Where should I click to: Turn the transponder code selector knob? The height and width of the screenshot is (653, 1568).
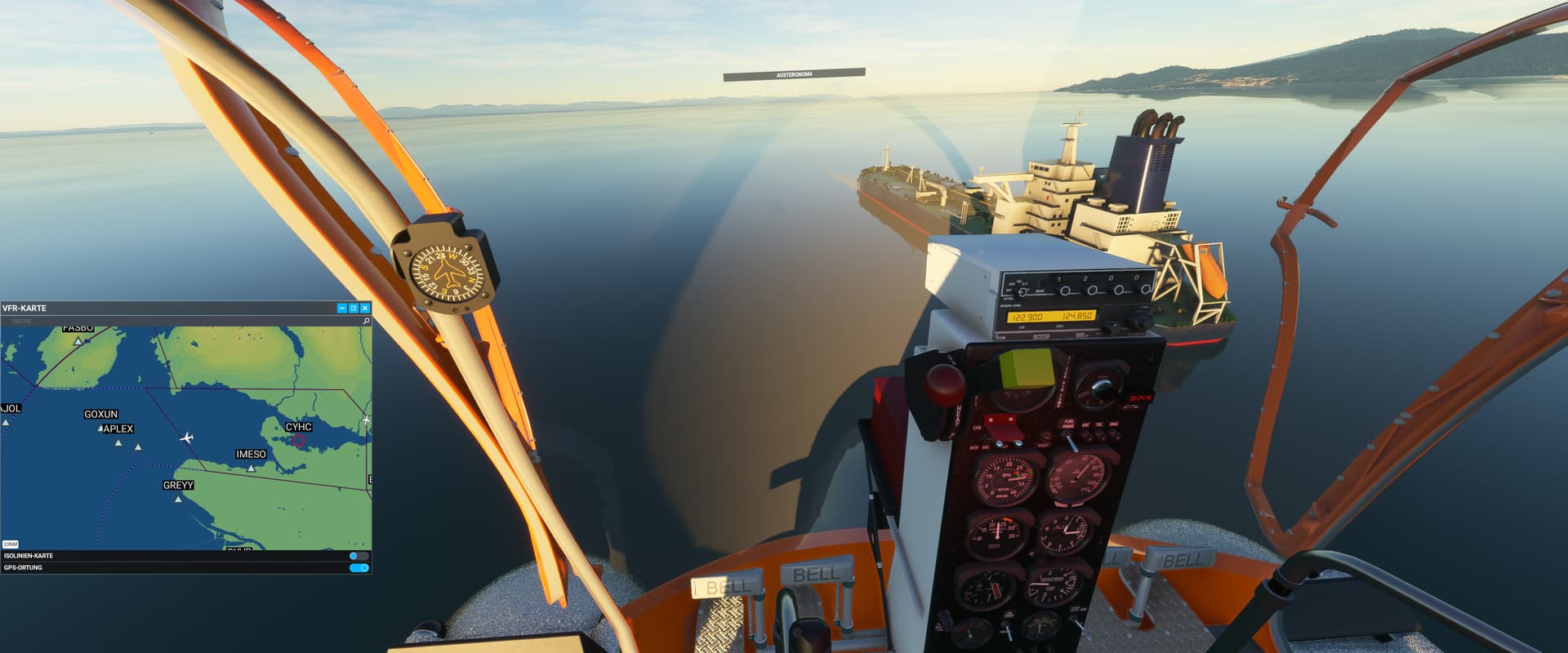[1066, 291]
